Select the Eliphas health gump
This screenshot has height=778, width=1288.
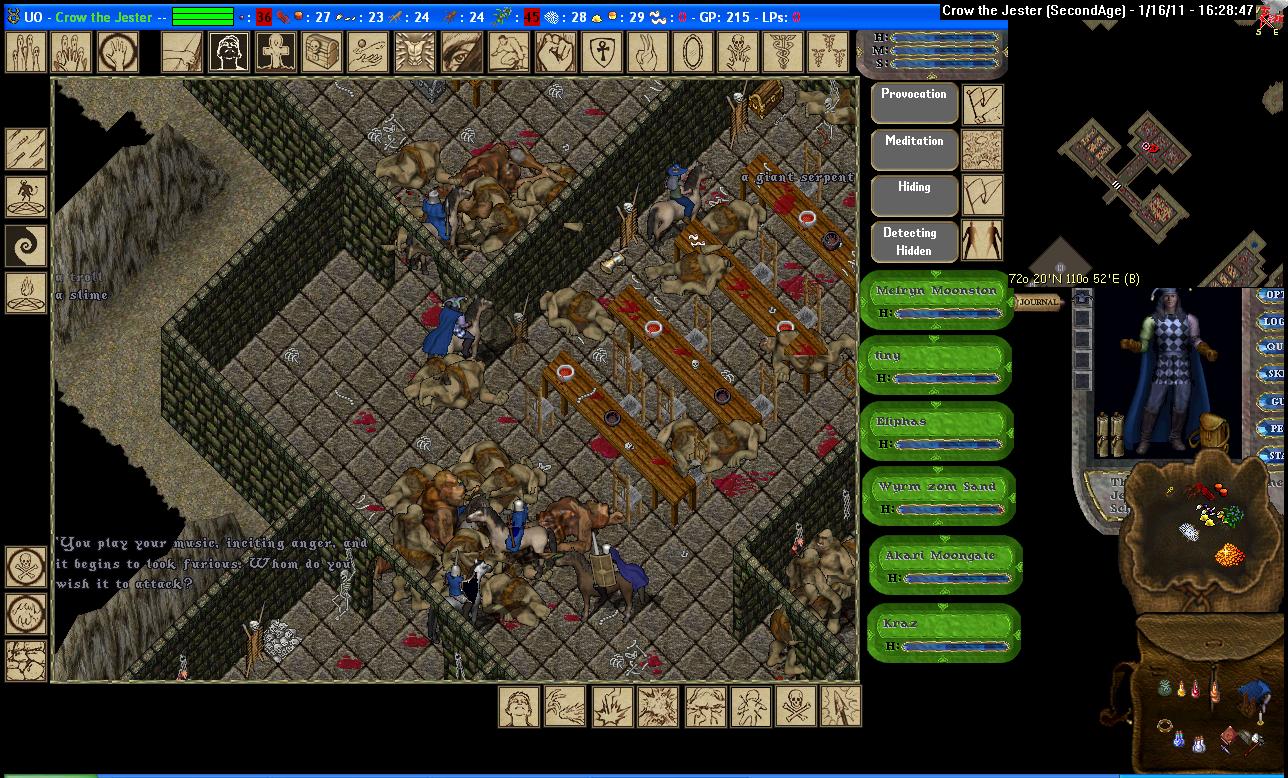click(936, 431)
